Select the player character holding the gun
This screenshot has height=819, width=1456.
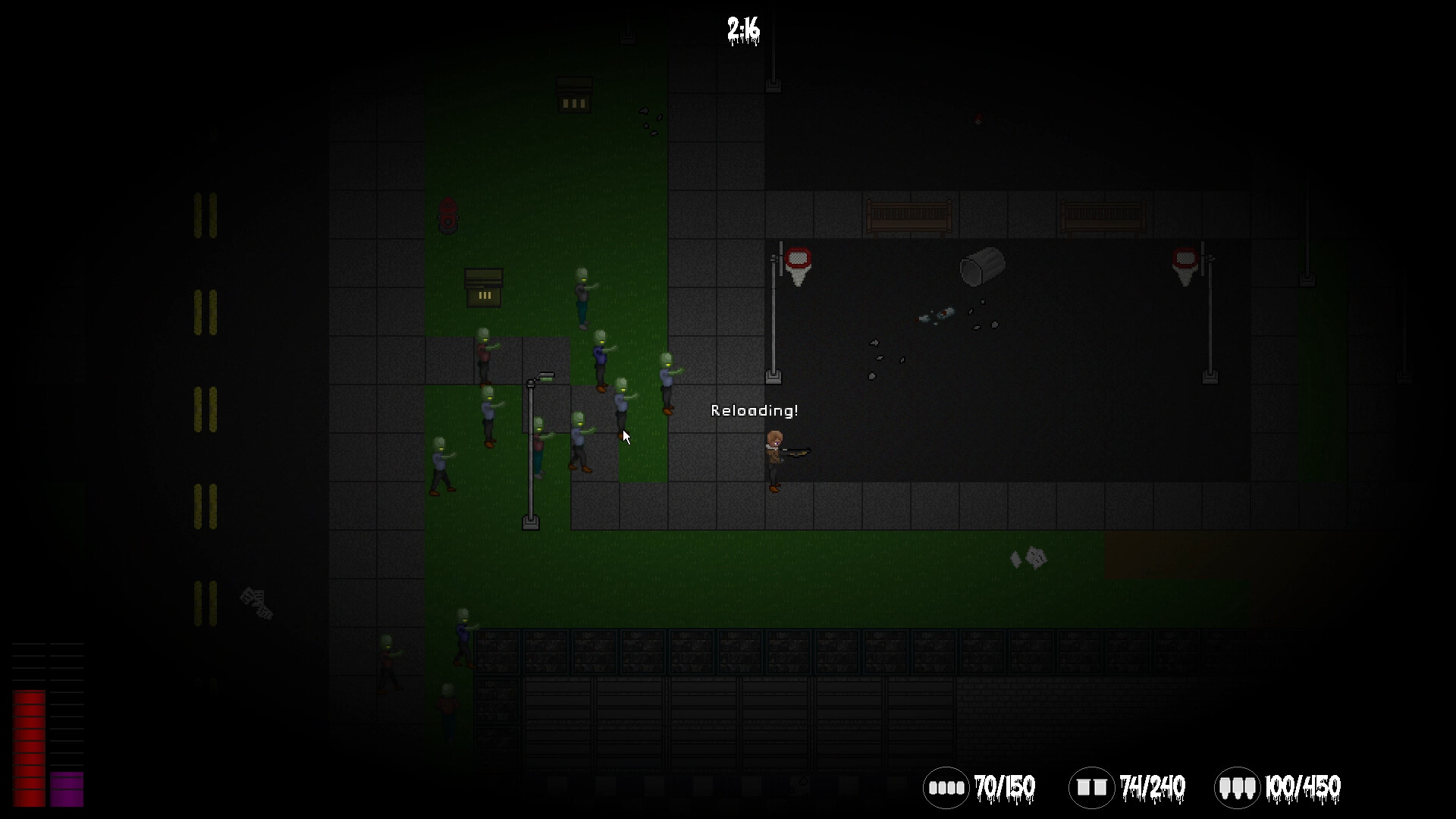click(775, 455)
